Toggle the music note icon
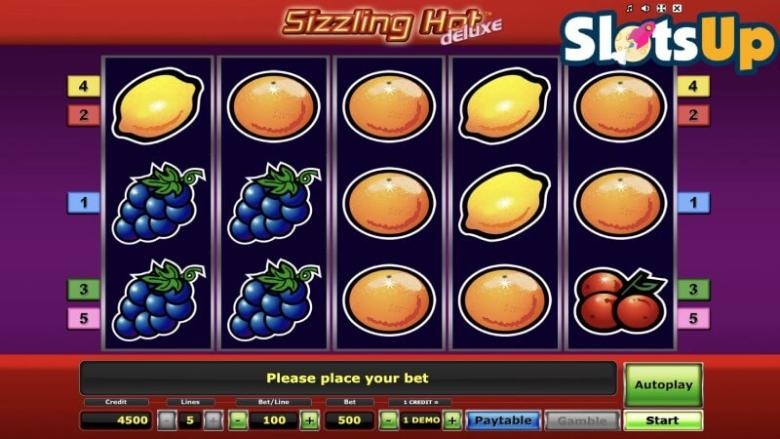The width and height of the screenshot is (780, 439). [630, 9]
